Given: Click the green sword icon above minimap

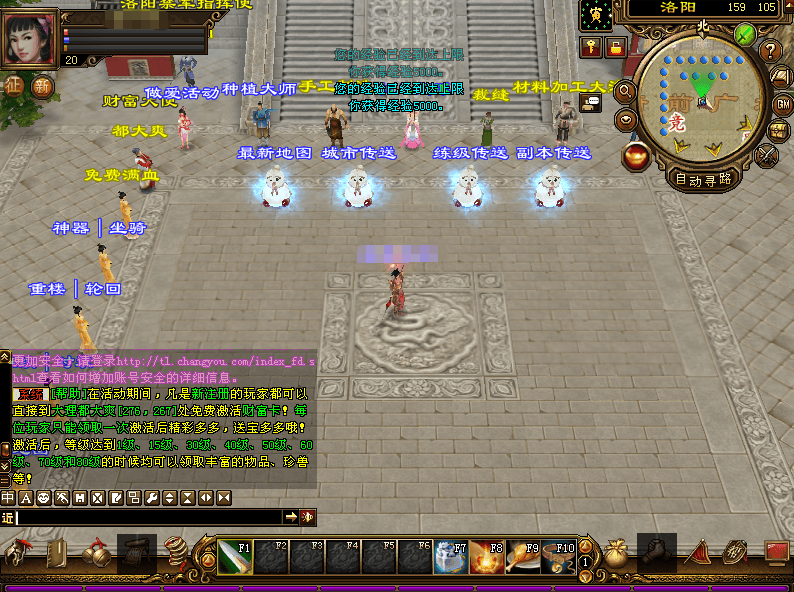Looking at the screenshot, I should [745, 33].
